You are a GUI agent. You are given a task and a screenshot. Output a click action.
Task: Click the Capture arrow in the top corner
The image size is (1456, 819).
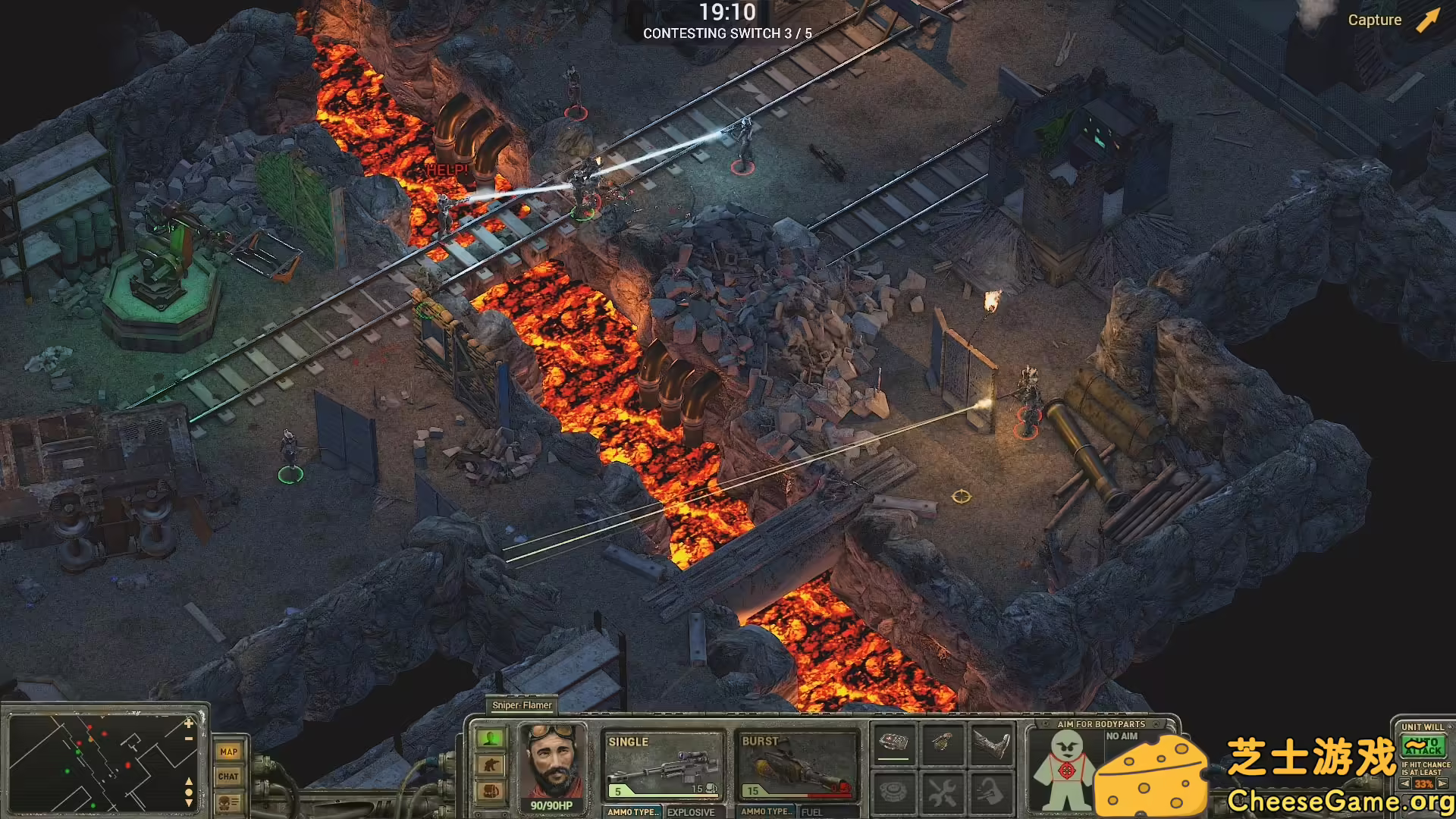pos(1428,20)
